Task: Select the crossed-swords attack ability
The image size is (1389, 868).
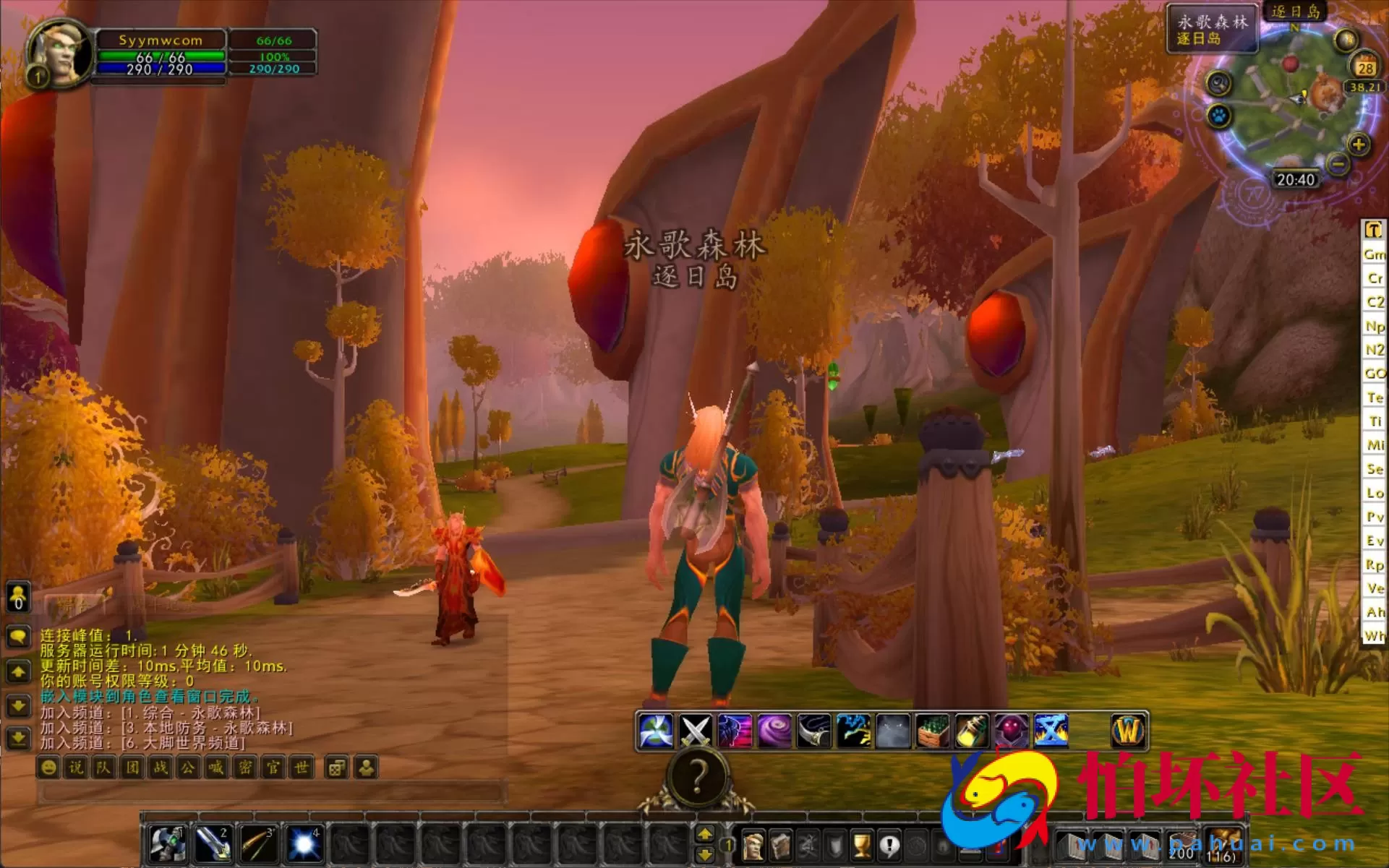Action: click(x=695, y=729)
